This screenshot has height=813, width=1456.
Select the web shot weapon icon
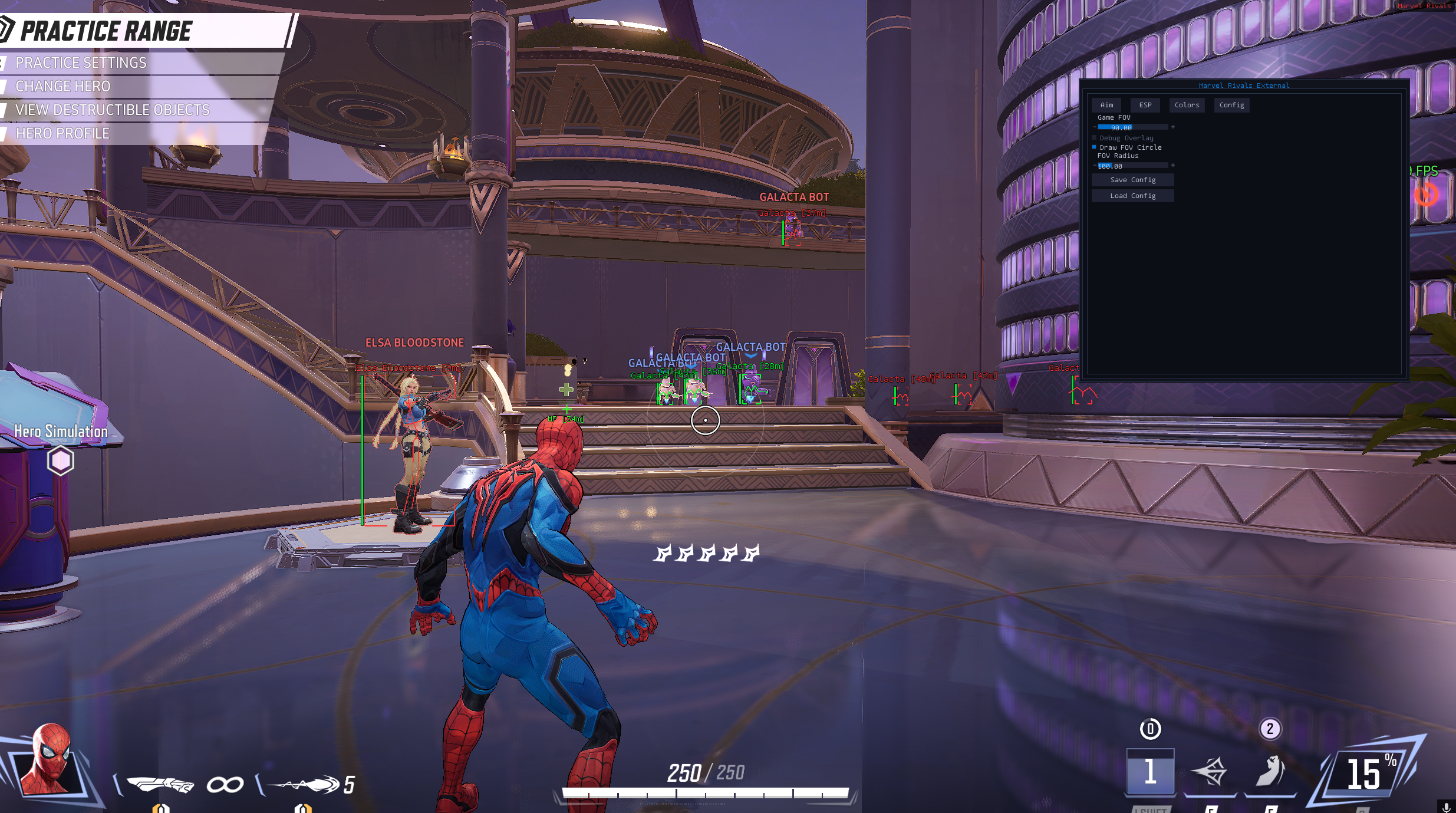click(304, 785)
